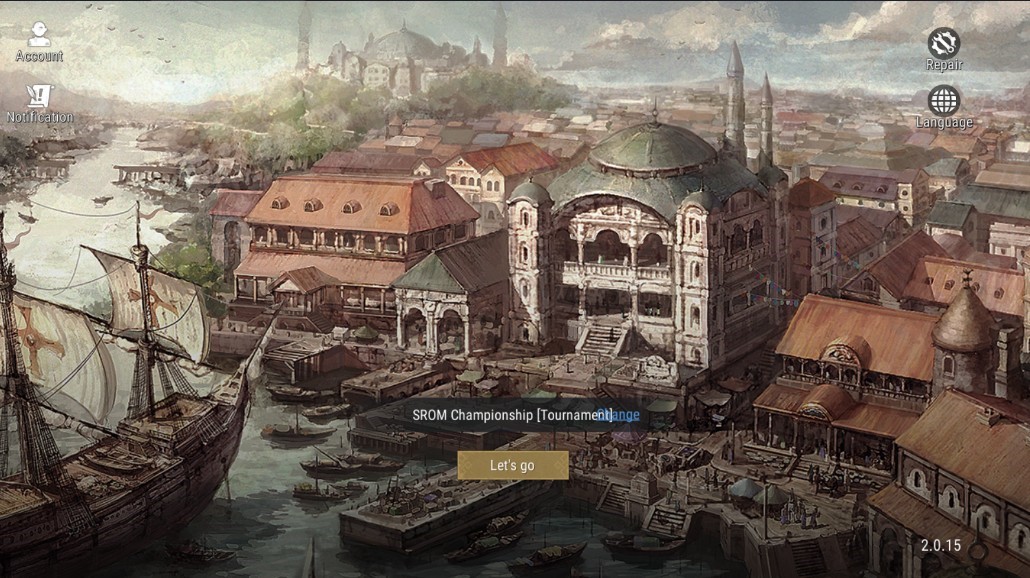This screenshot has width=1030, height=578.
Task: Show the Notification panel
Action: tap(39, 103)
